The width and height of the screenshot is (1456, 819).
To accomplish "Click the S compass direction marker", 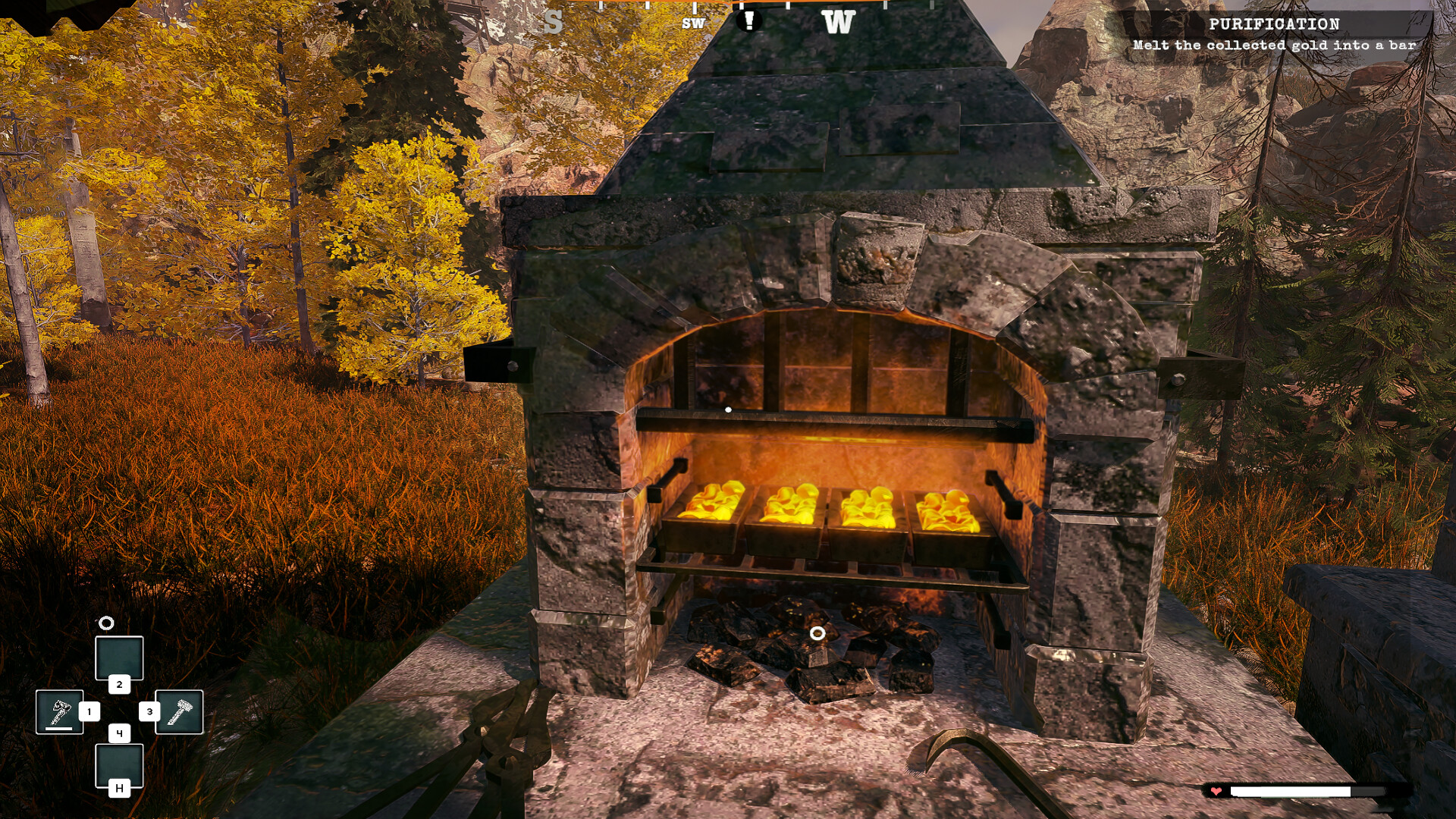I will (x=556, y=21).
